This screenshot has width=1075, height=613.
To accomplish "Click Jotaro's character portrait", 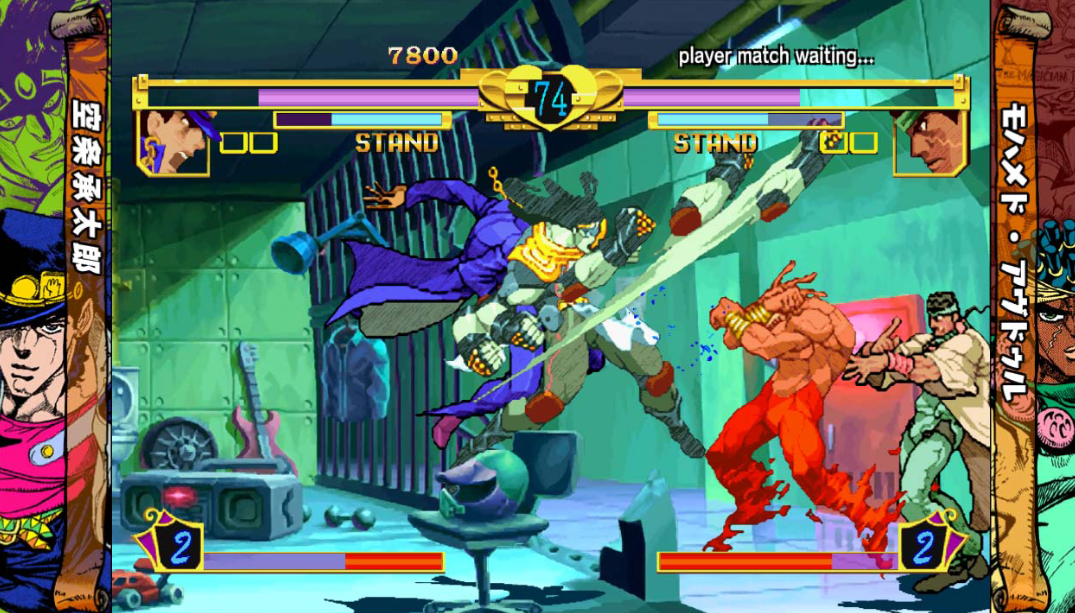I will click(173, 142).
